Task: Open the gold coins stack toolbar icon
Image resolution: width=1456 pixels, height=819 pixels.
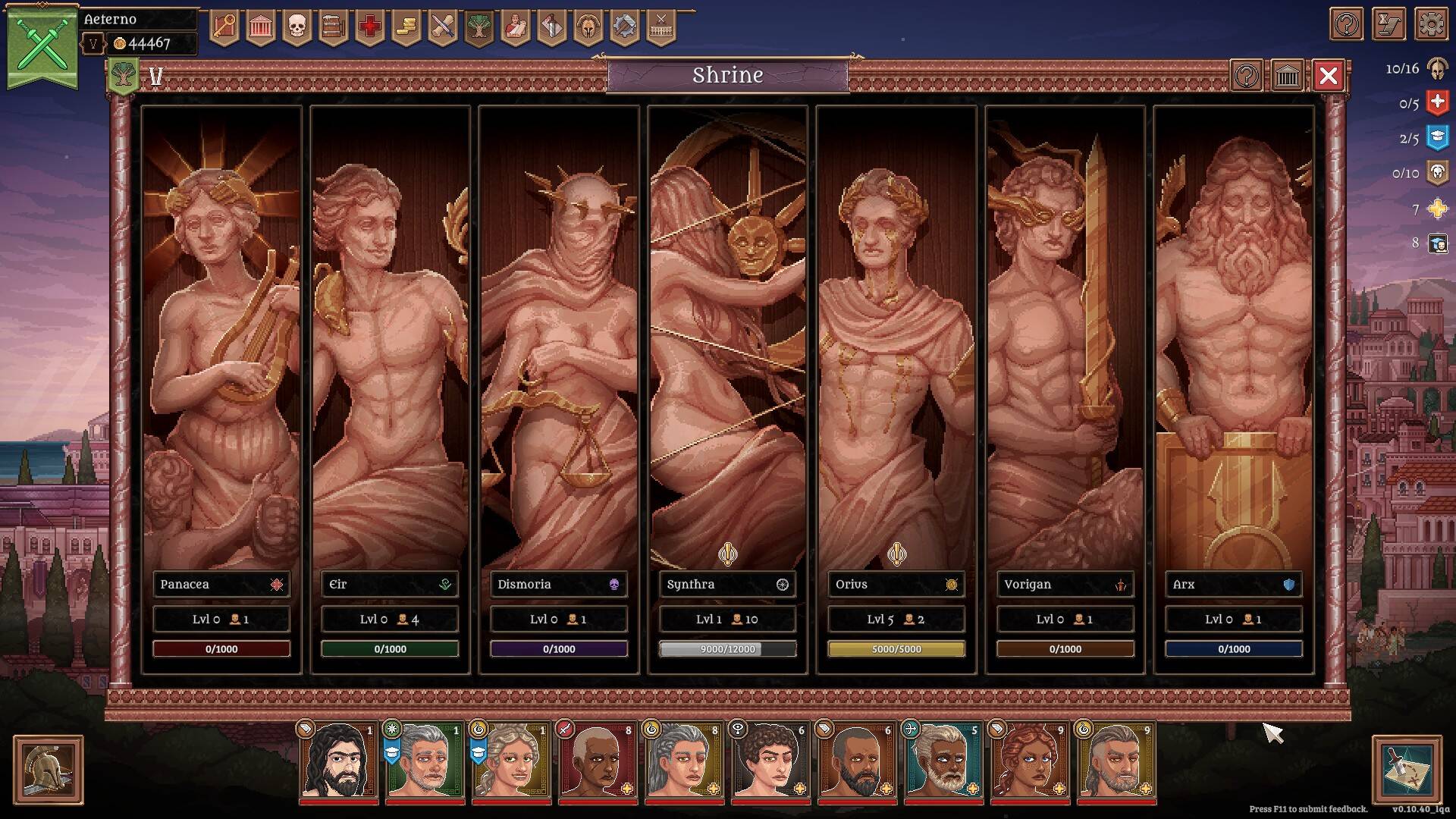Action: point(406,28)
